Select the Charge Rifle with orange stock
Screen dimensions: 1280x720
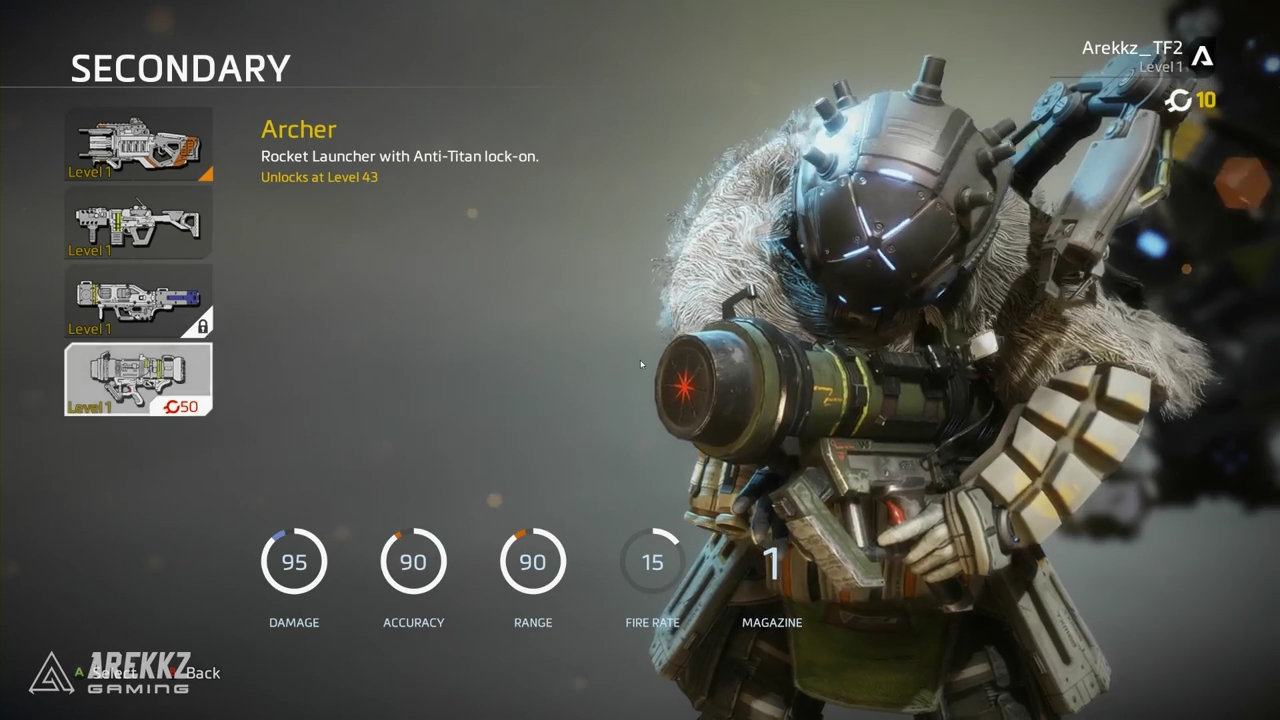[138, 145]
